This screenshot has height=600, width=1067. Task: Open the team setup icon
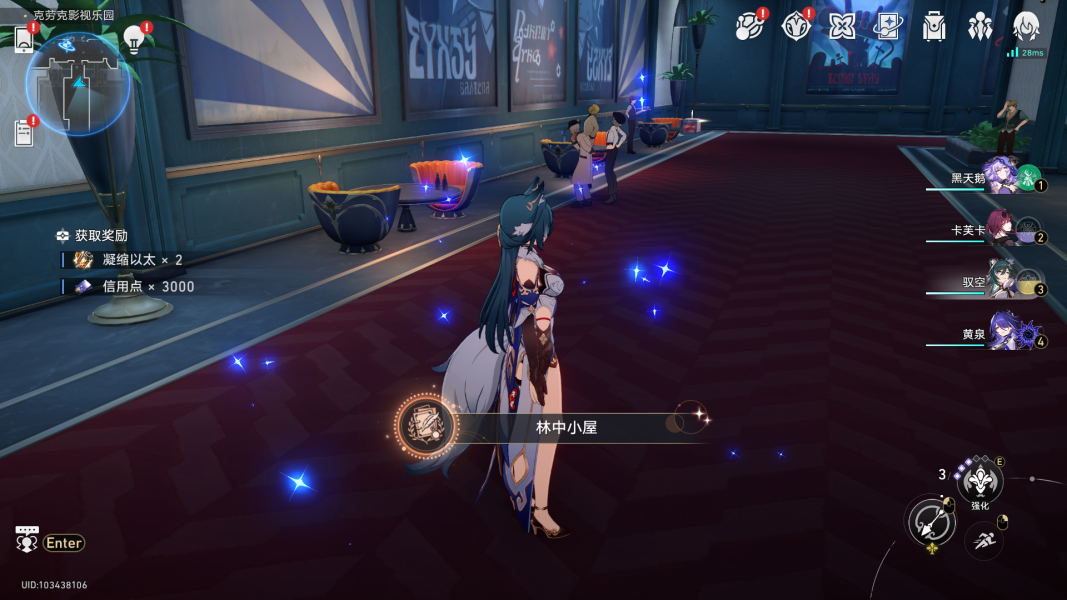coord(980,27)
